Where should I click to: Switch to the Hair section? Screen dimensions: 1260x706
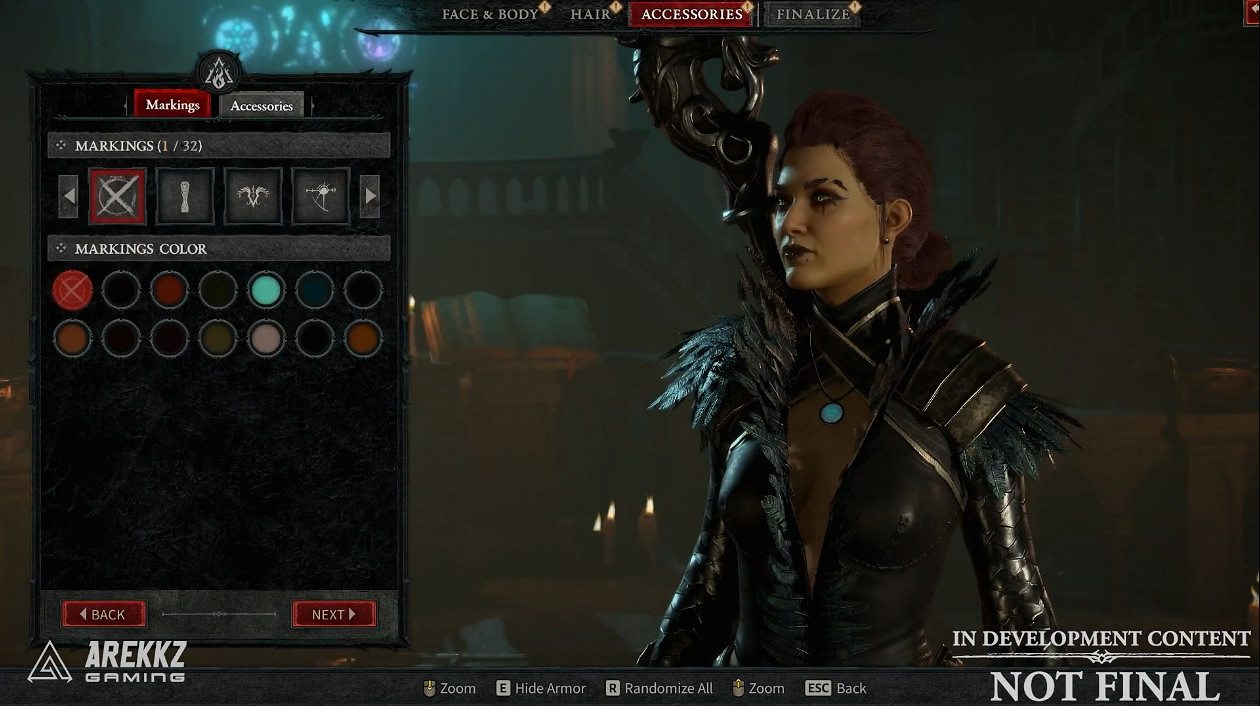(x=590, y=14)
